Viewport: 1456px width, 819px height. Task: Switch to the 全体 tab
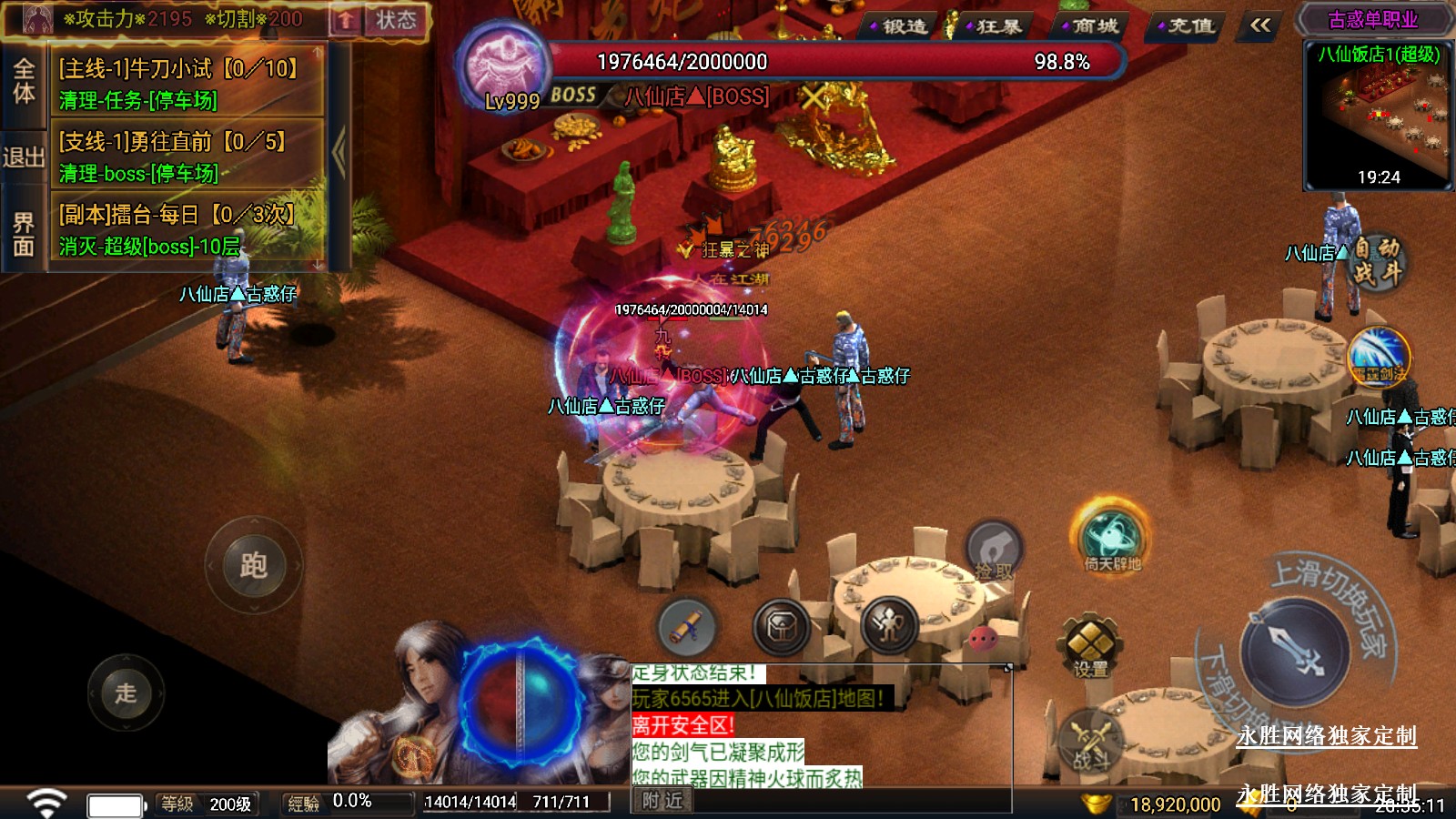pos(24,81)
